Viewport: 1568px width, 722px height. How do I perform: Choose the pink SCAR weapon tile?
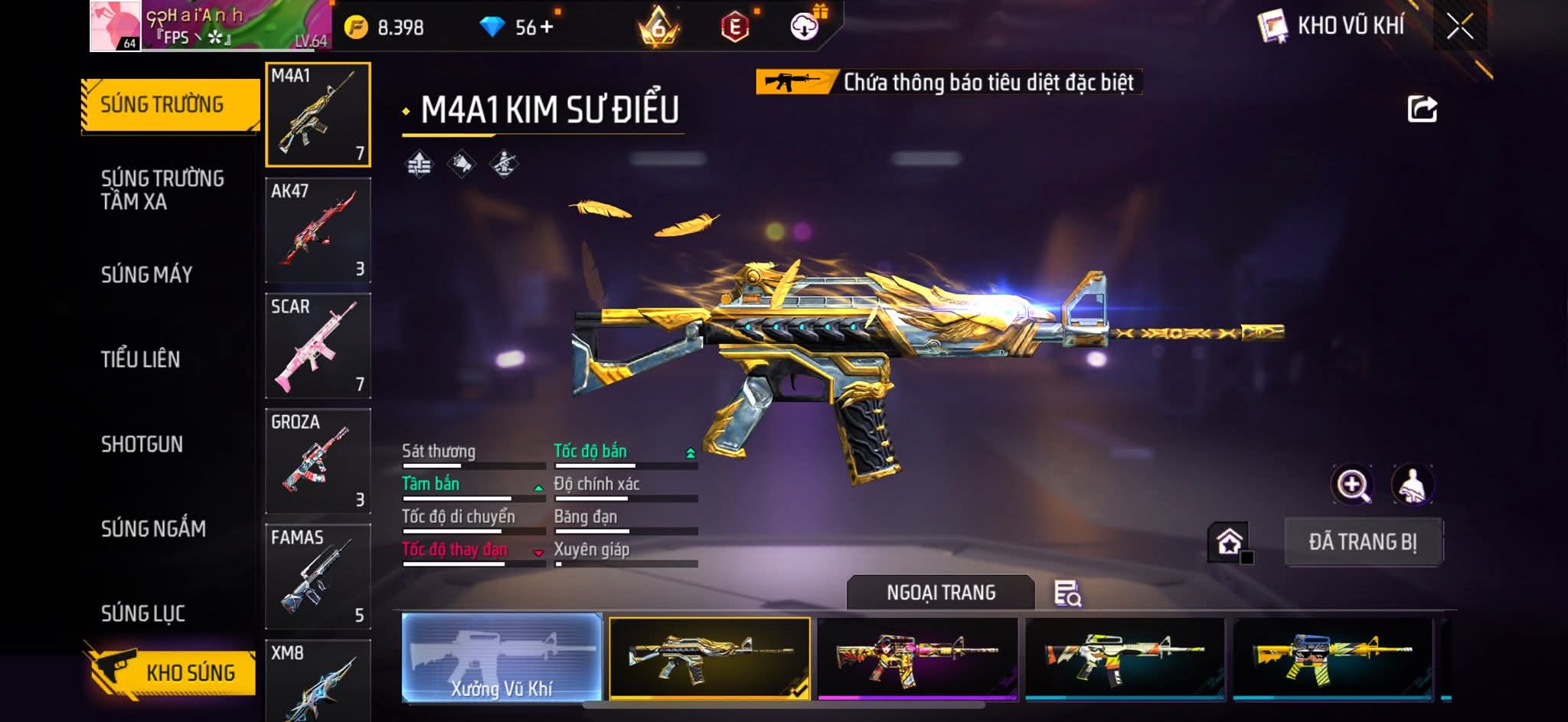(x=318, y=345)
